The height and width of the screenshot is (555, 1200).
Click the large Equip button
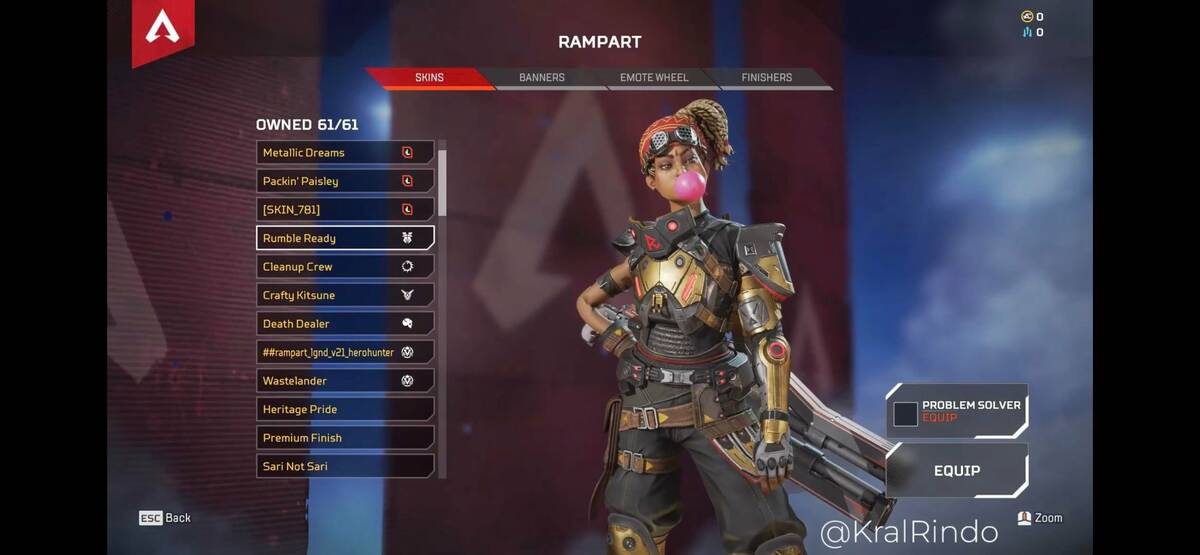coord(957,470)
